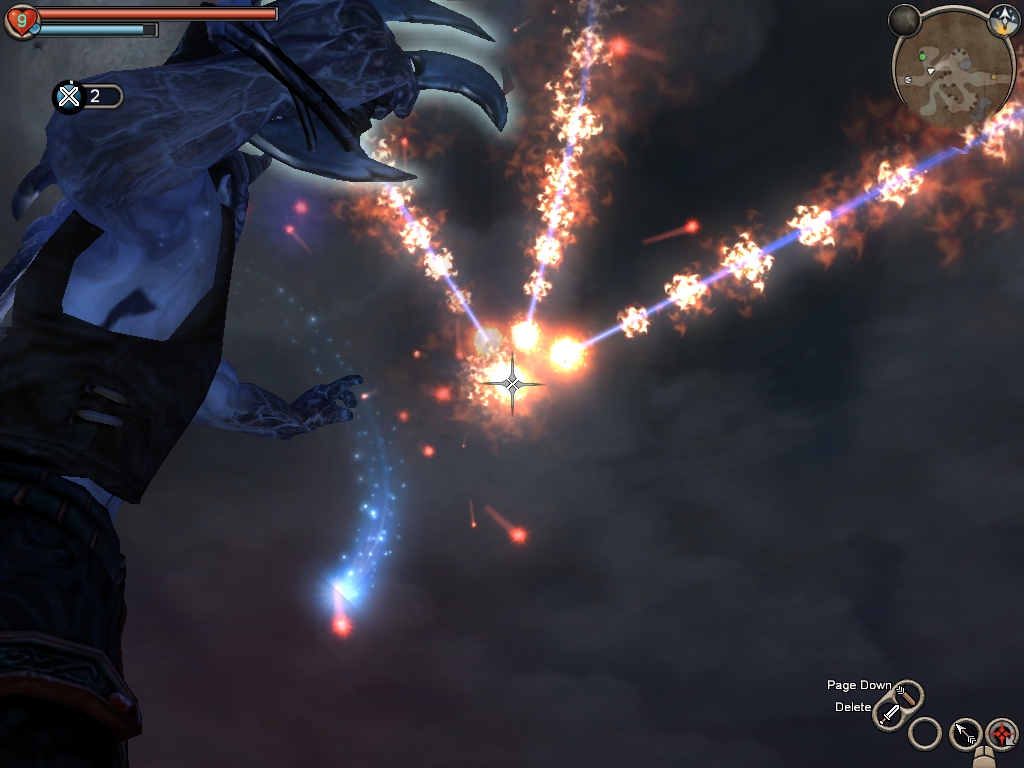
Task: Click the empty ring quick slot
Action: pos(925,734)
